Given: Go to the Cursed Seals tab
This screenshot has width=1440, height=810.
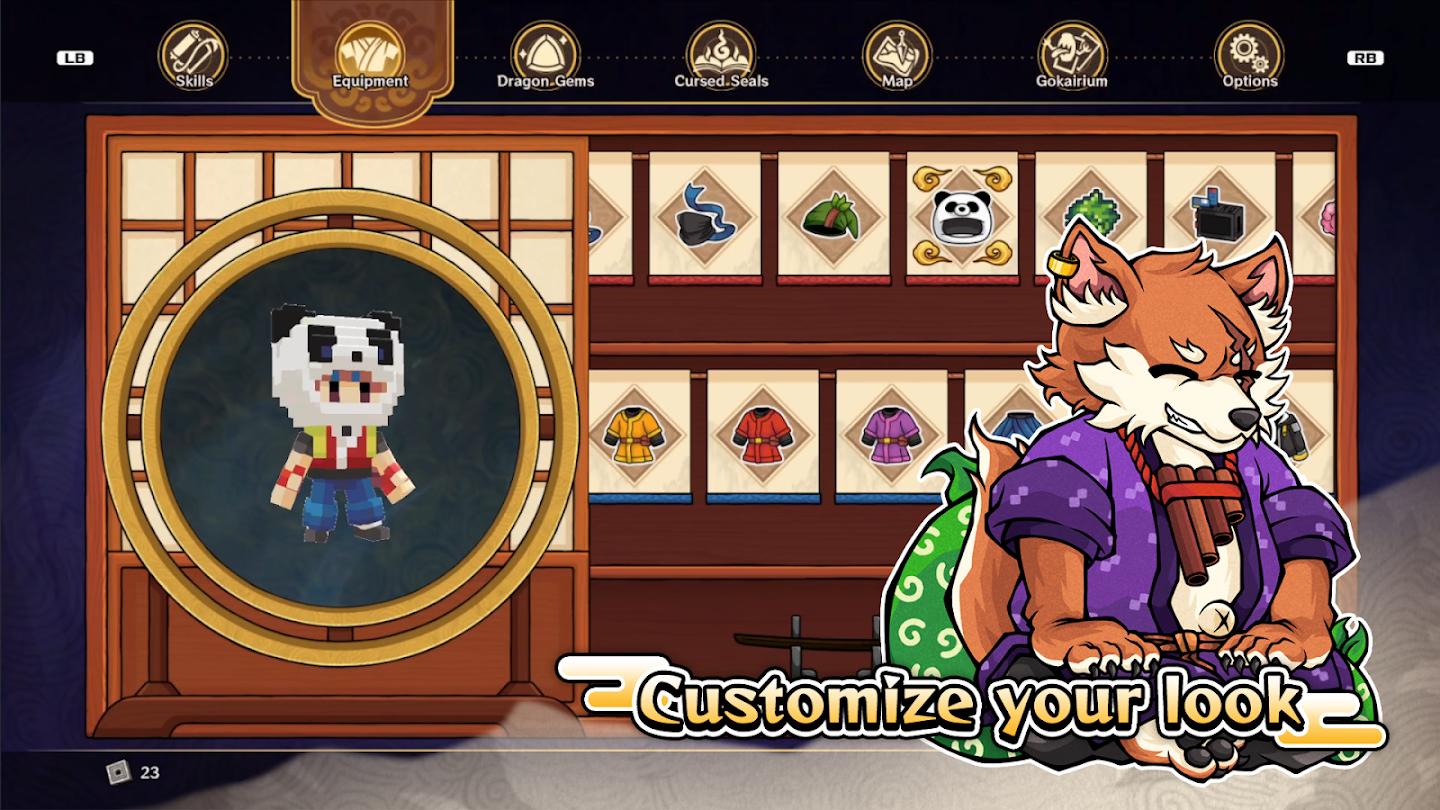Looking at the screenshot, I should [721, 57].
